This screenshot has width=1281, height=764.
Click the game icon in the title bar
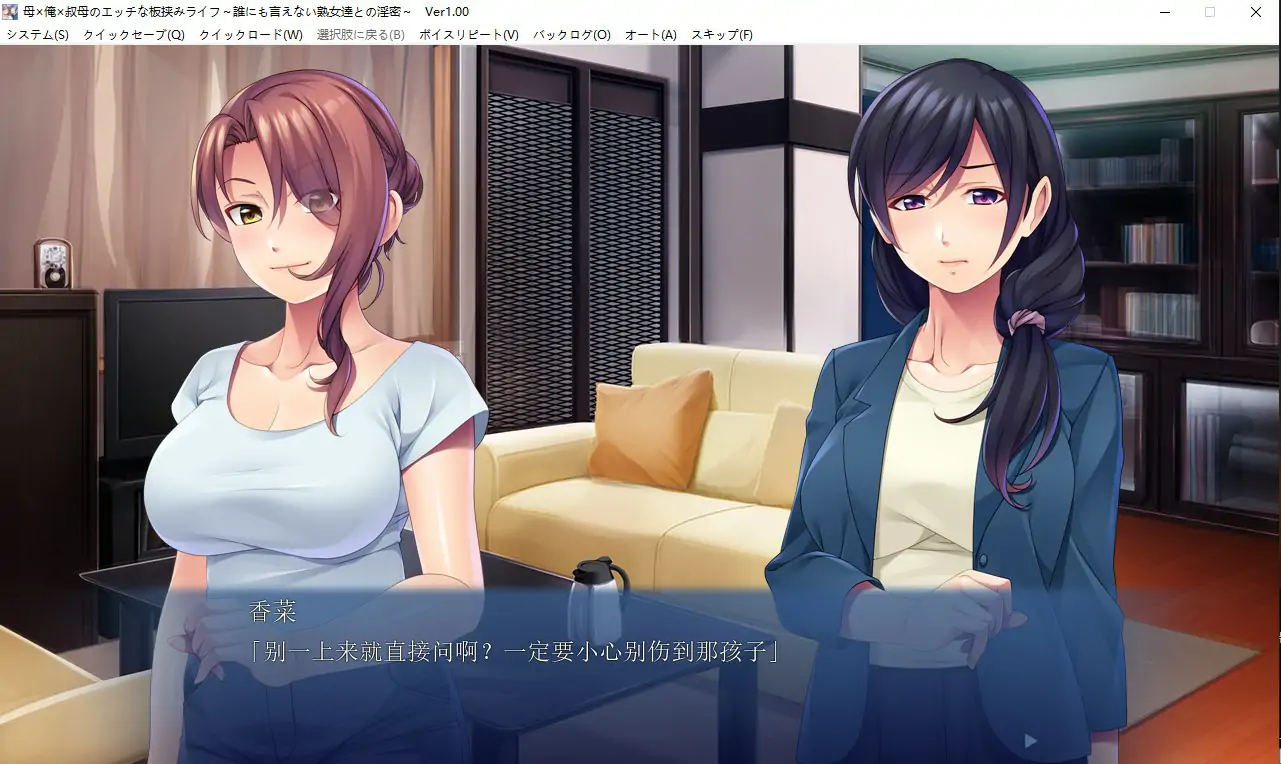(x=10, y=11)
